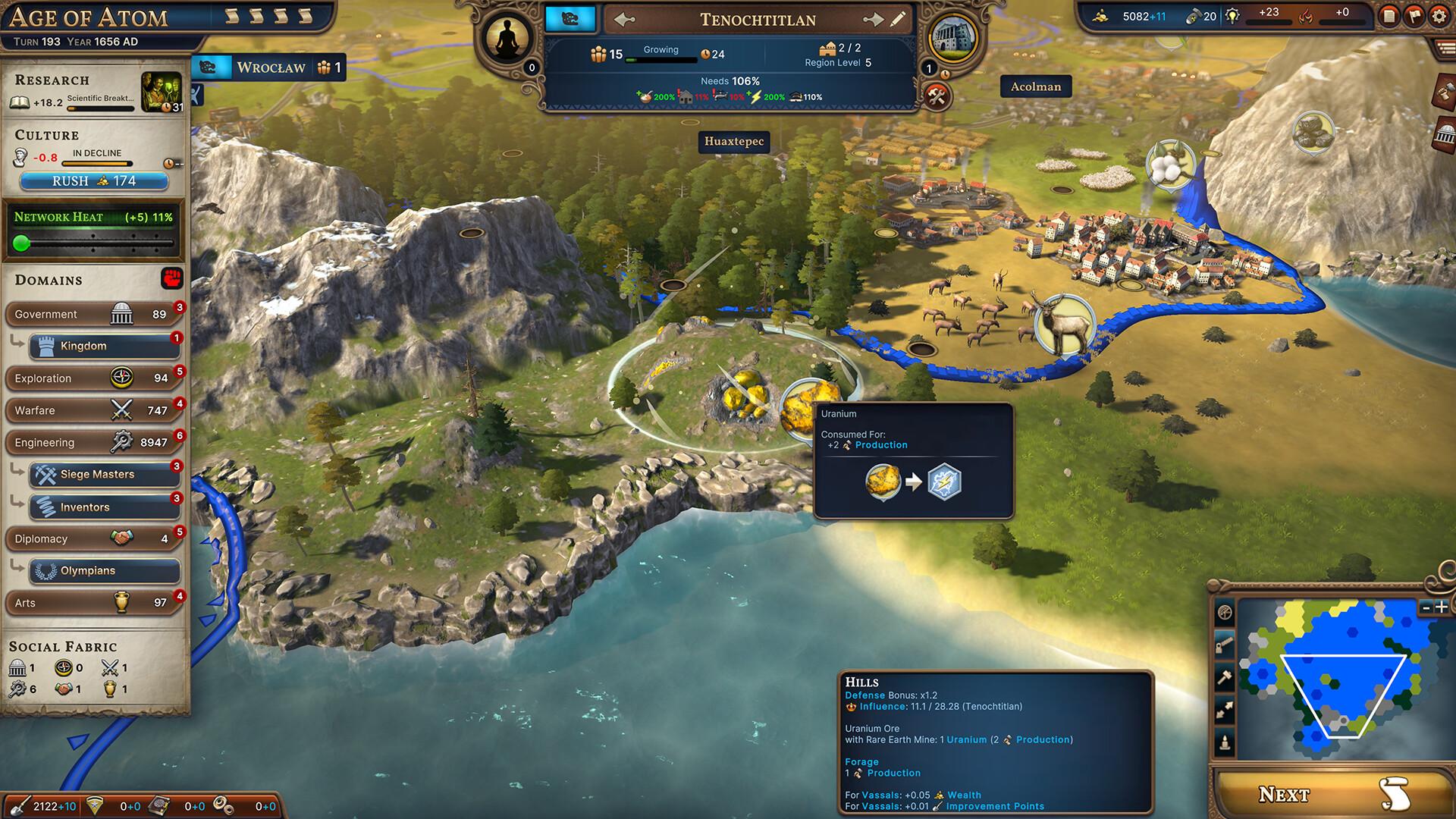Toggle the ruler overlay on the minimap

point(1223,645)
